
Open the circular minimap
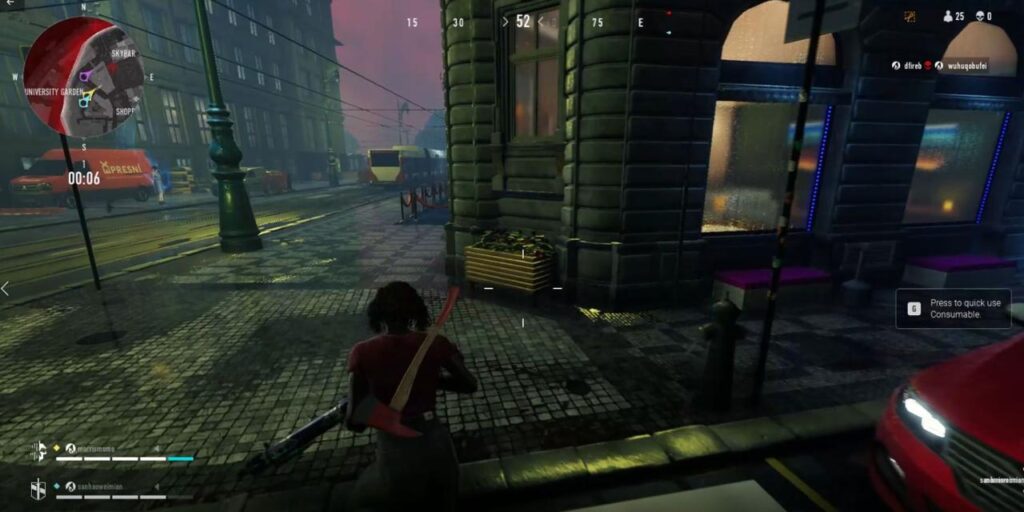(x=84, y=75)
